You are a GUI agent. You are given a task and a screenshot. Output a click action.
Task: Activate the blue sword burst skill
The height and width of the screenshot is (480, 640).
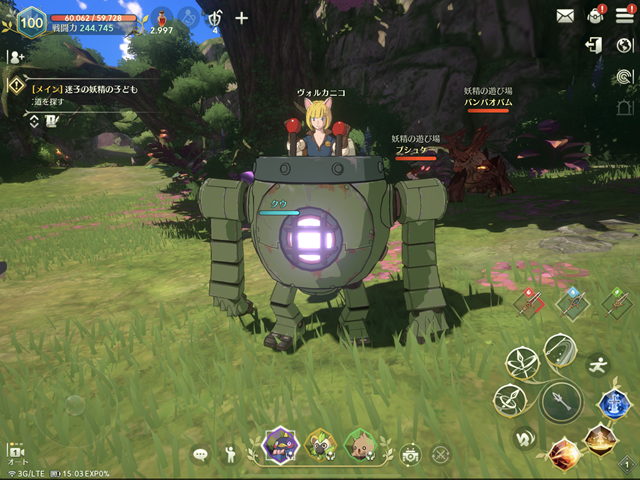click(613, 402)
